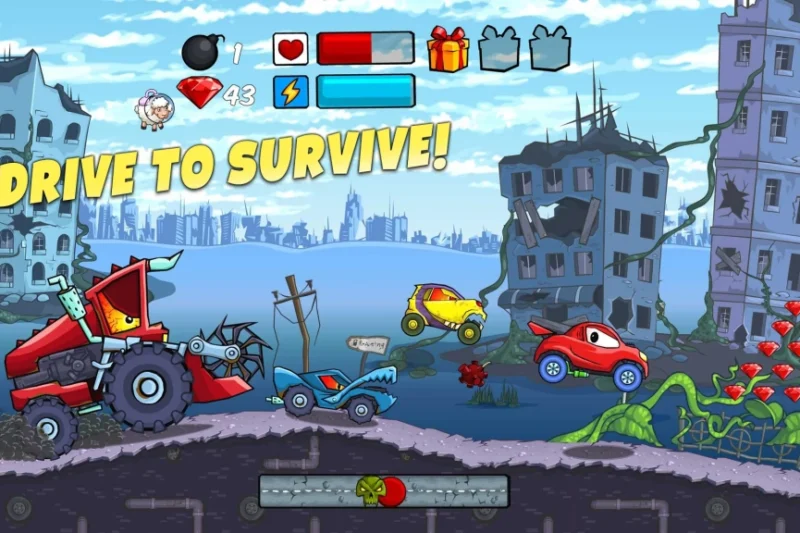
Task: Click the red heart health icon
Action: (x=290, y=49)
